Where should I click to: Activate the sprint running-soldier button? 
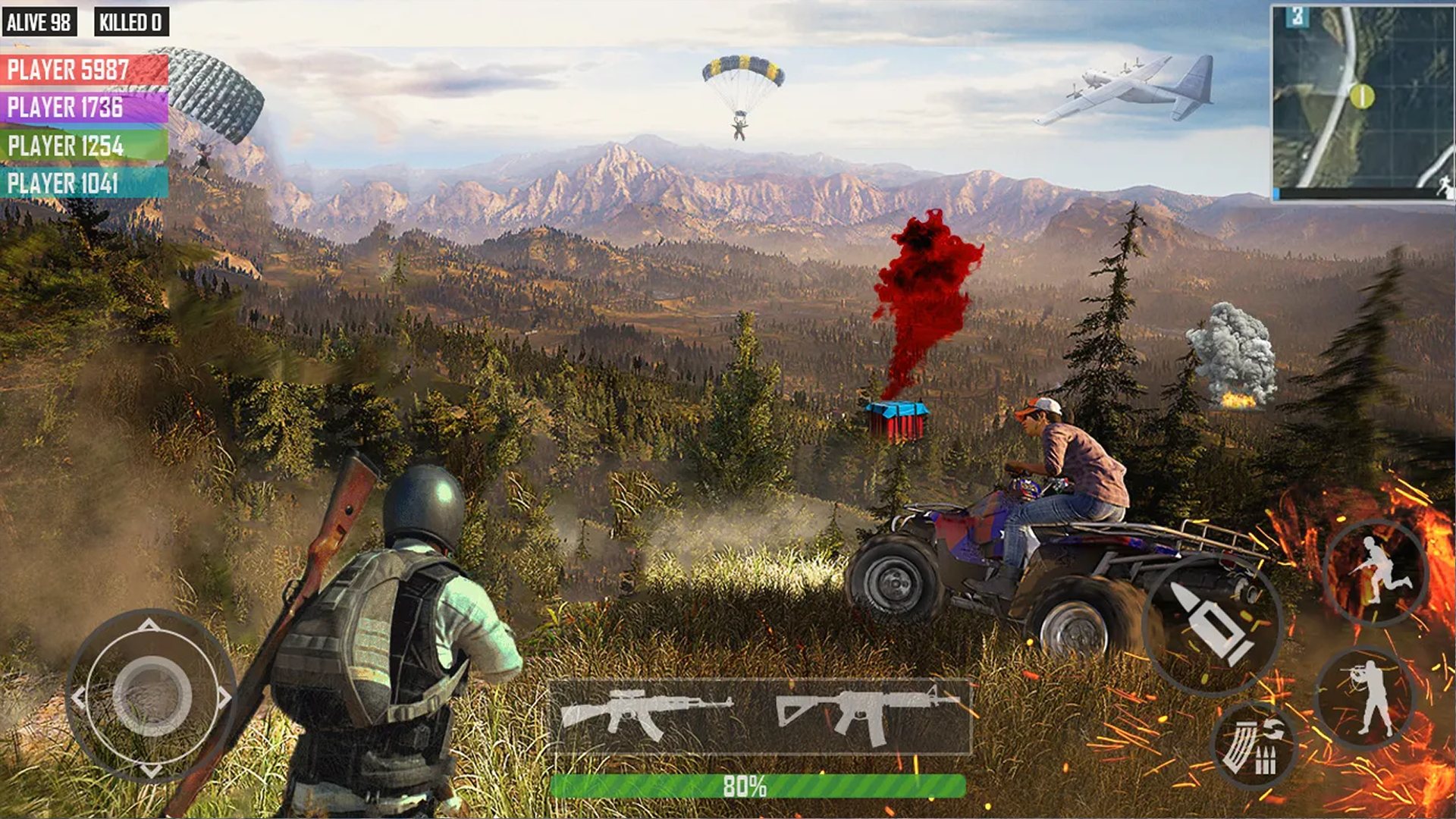1376,571
